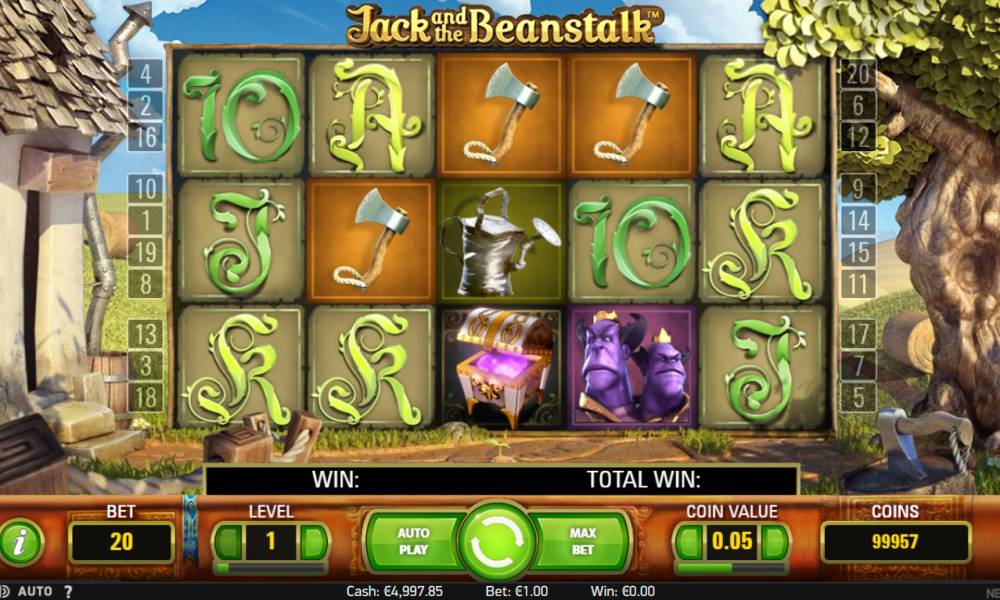Increase the bet Level
This screenshot has width=1000, height=600.
click(x=313, y=543)
